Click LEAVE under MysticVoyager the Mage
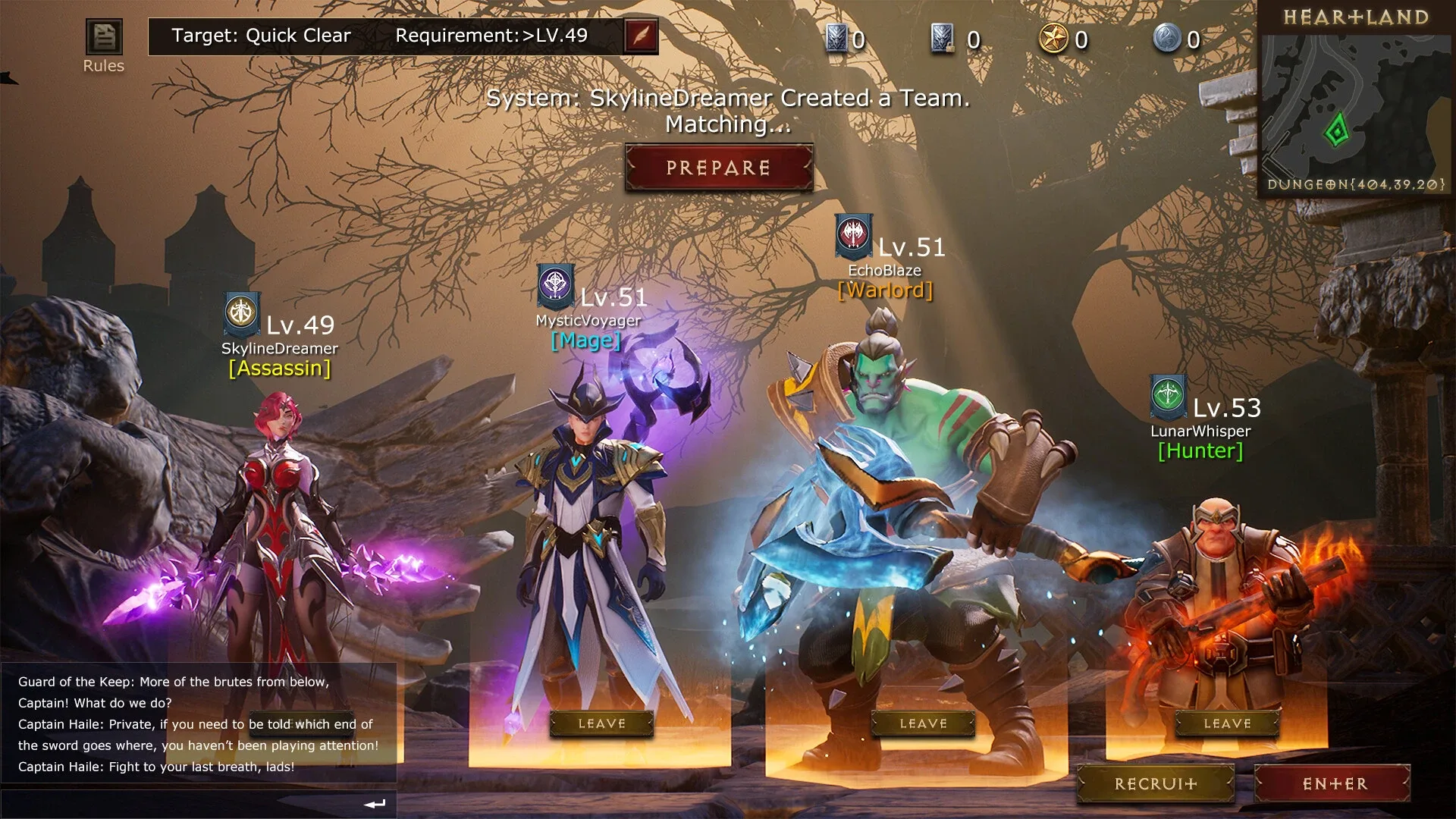 601,724
